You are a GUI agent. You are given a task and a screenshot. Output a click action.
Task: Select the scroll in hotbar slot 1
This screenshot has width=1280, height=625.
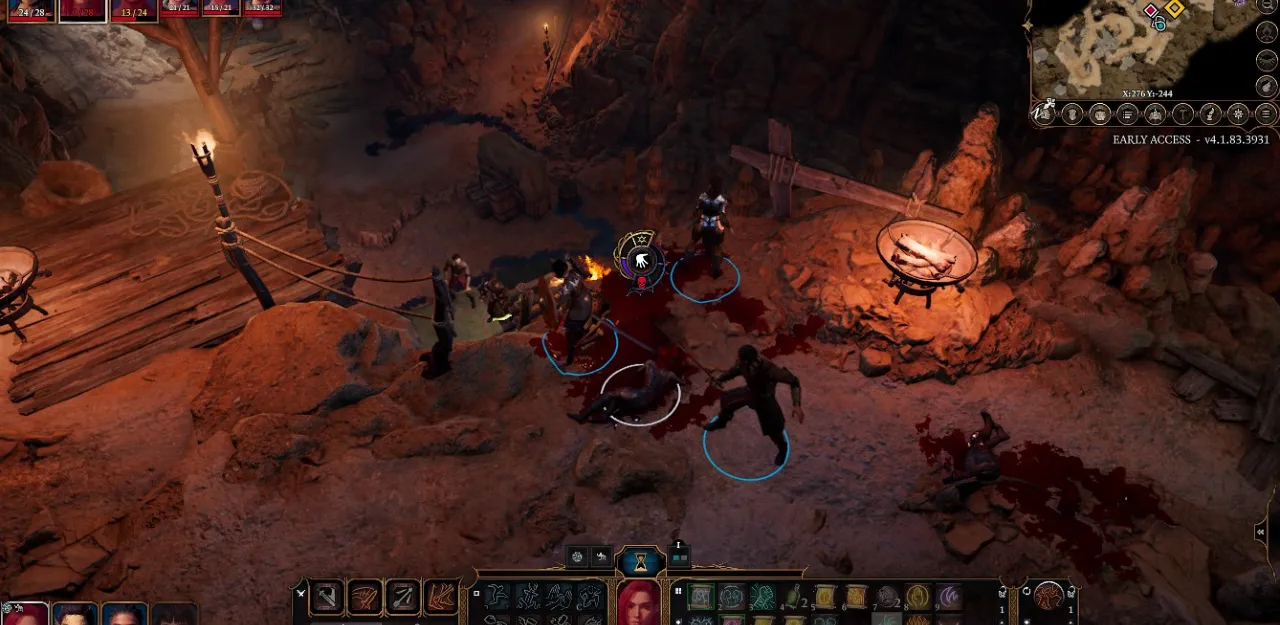click(701, 597)
